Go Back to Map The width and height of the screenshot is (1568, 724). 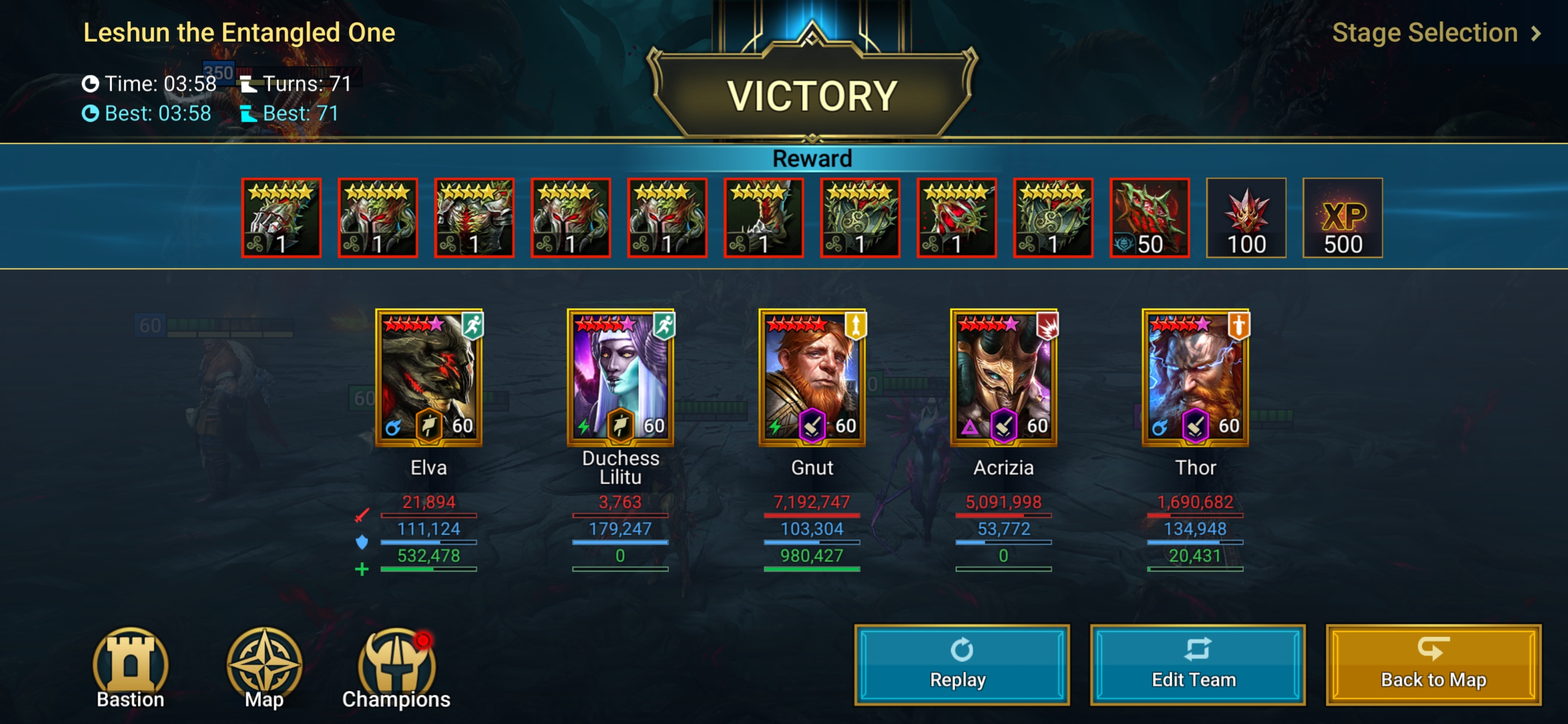[1433, 664]
